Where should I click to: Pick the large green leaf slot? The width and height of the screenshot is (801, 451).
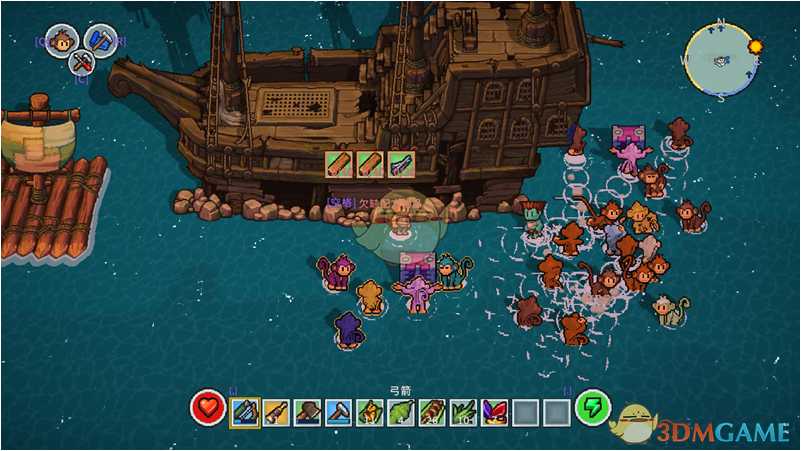point(401,411)
